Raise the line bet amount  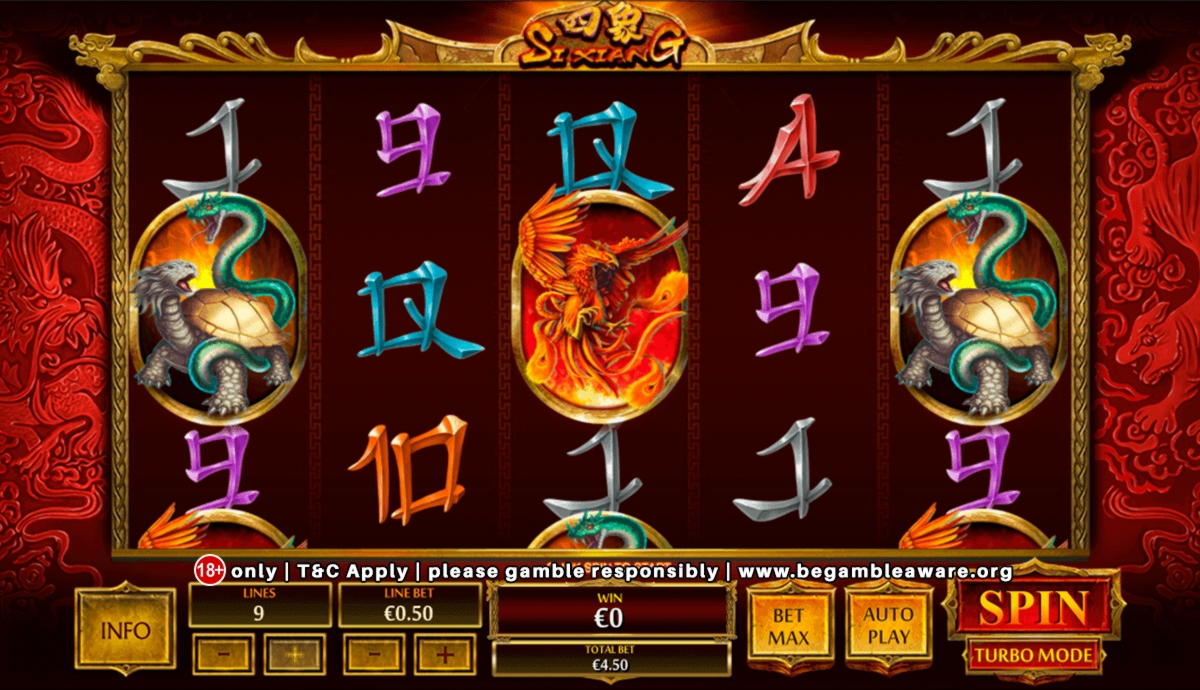click(444, 654)
